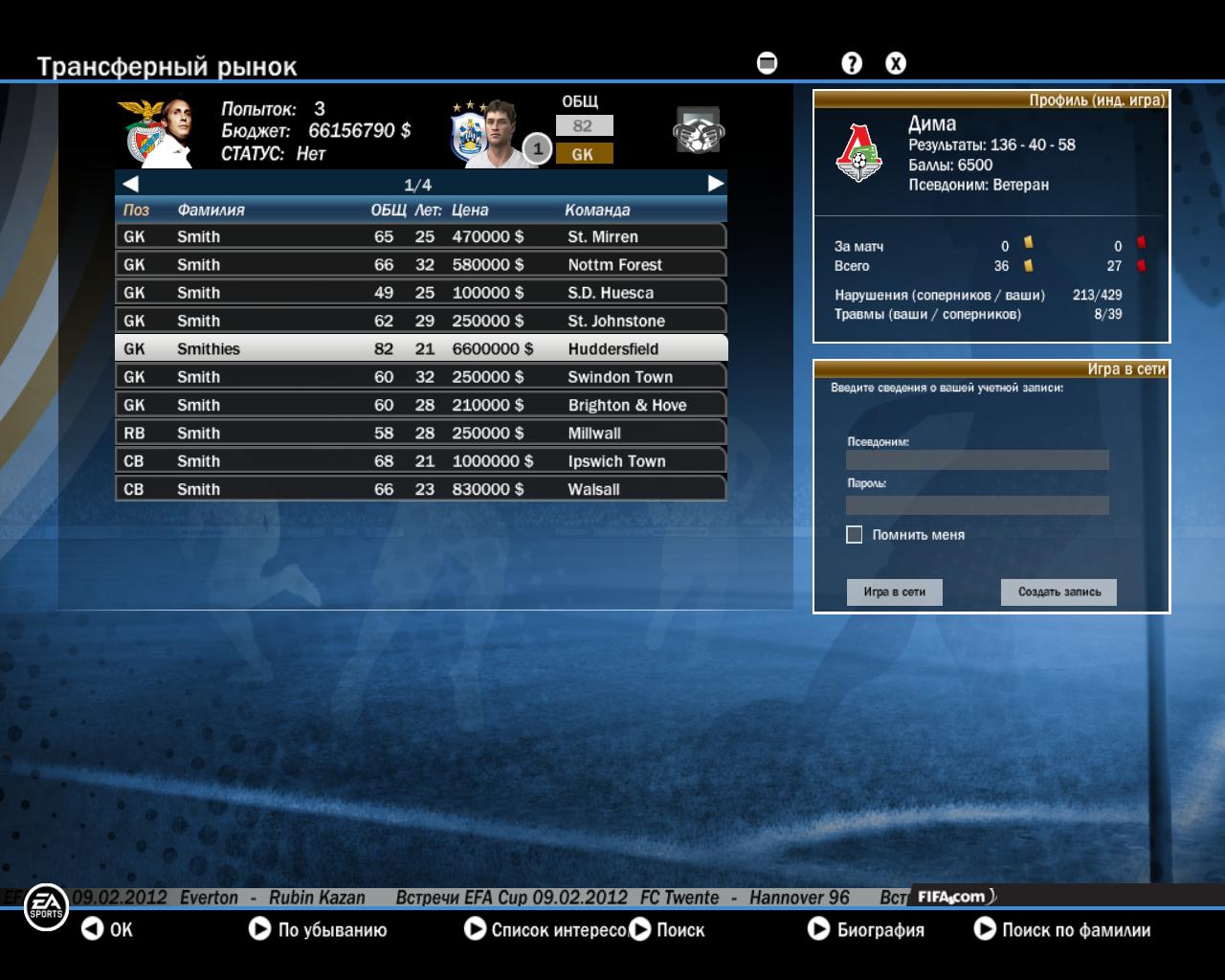Click the Псевдоним input field
The width and height of the screenshot is (1225, 980).
tap(977, 460)
